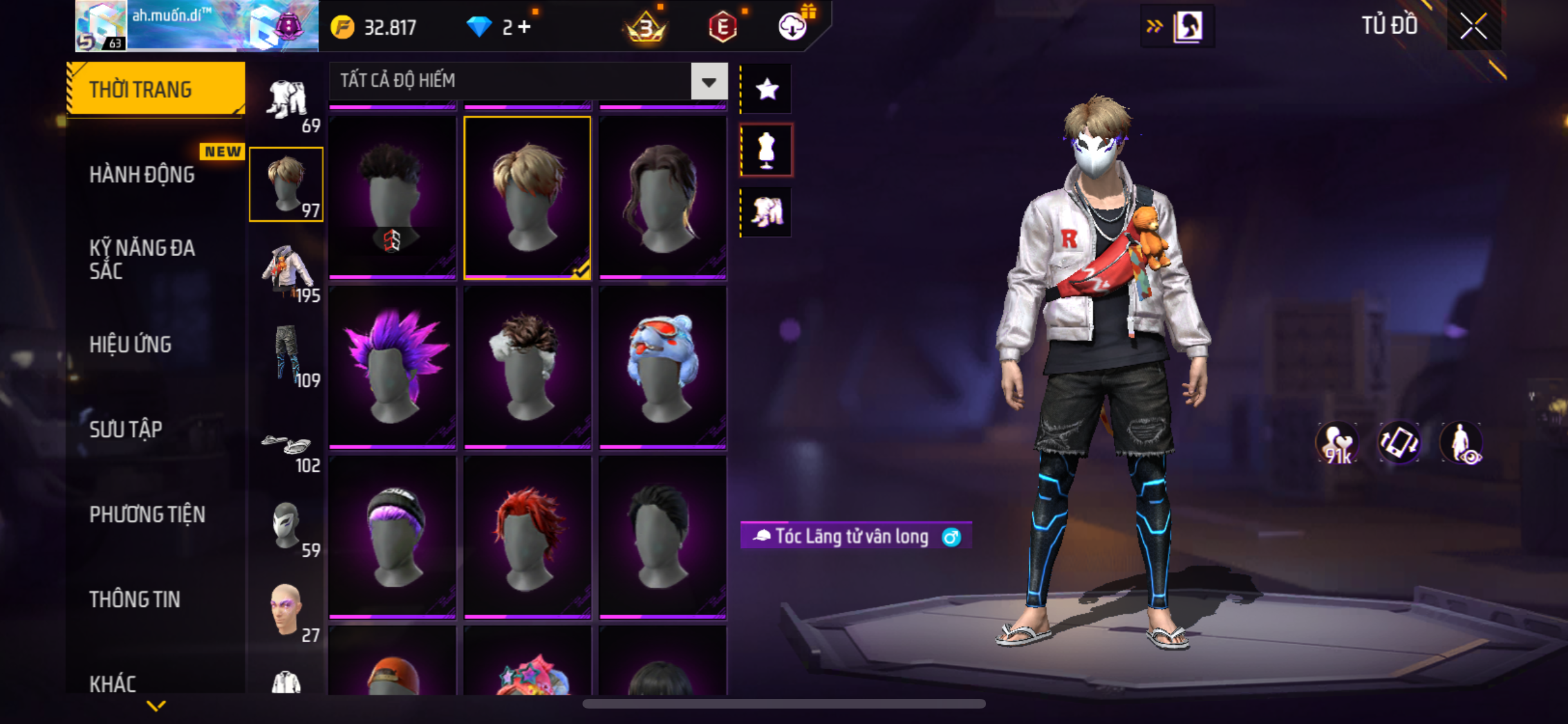Open the SƯU TẬP tab
The height and width of the screenshot is (724, 1568).
click(126, 430)
